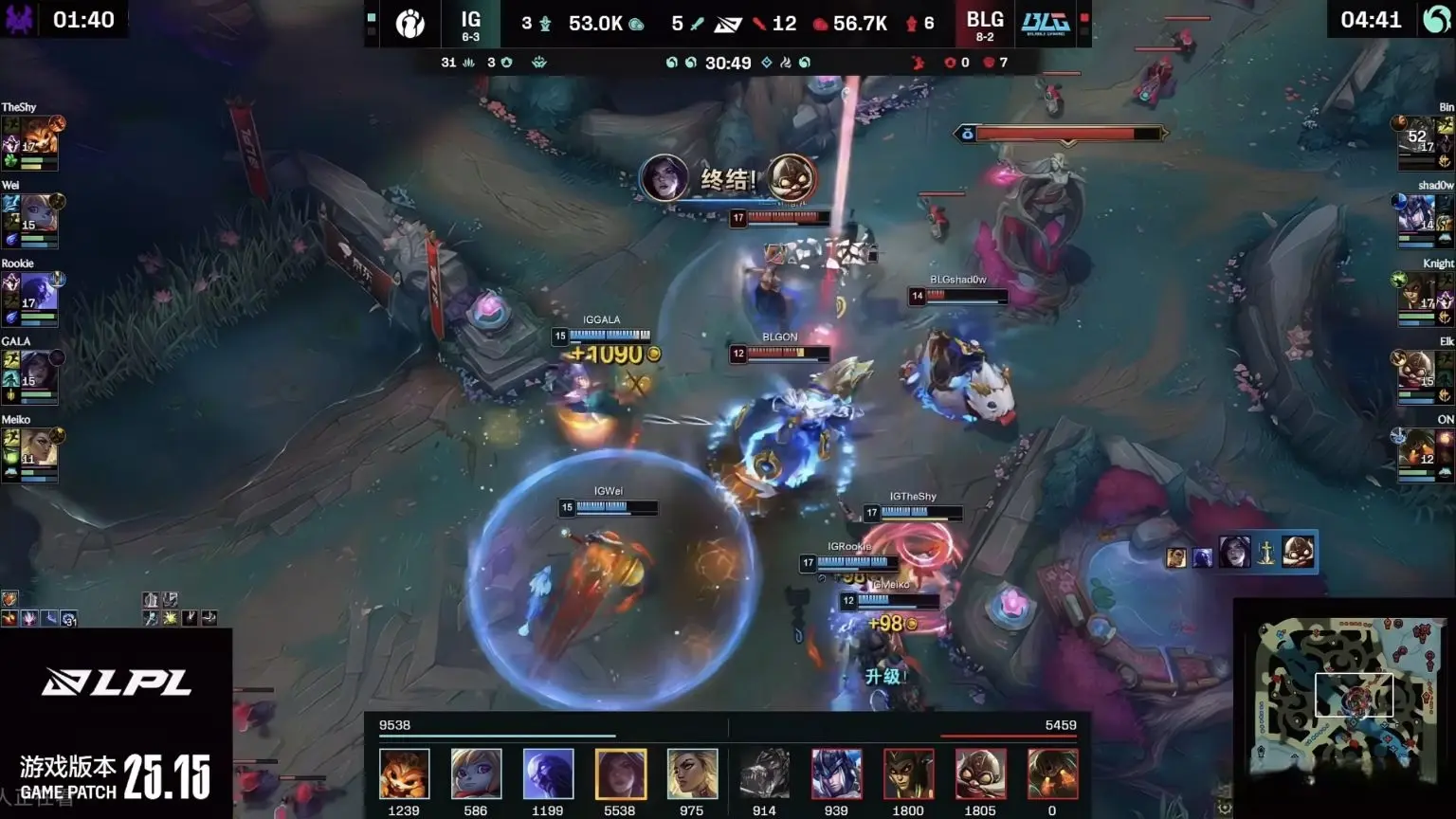Select TheShy's Gnar portrait in the sidebar

click(x=38, y=137)
